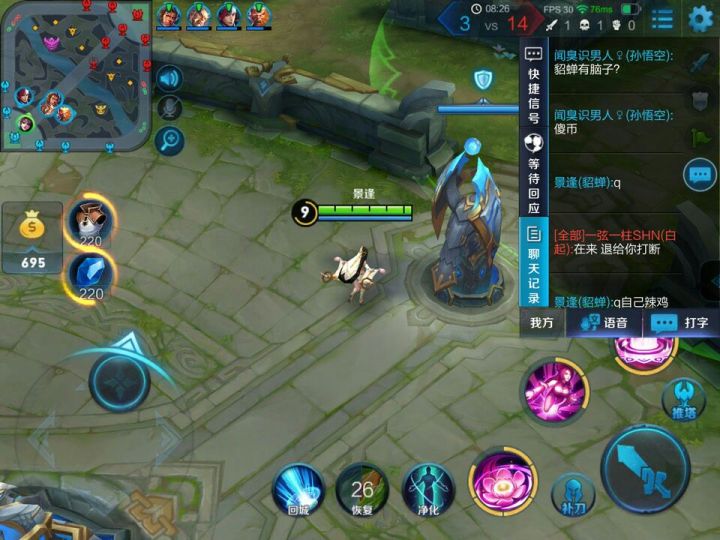Toggle the microphone icon
Viewport: 720px width, 540px height.
[169, 108]
